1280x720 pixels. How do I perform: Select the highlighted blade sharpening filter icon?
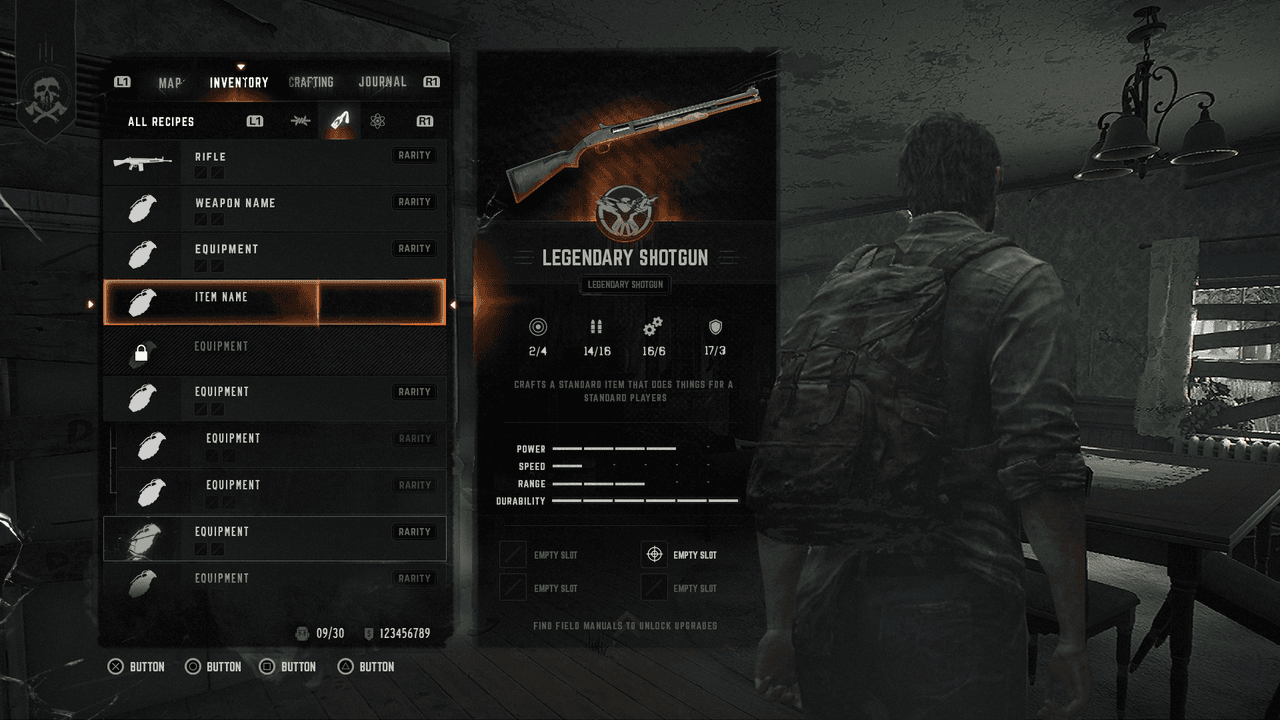341,121
